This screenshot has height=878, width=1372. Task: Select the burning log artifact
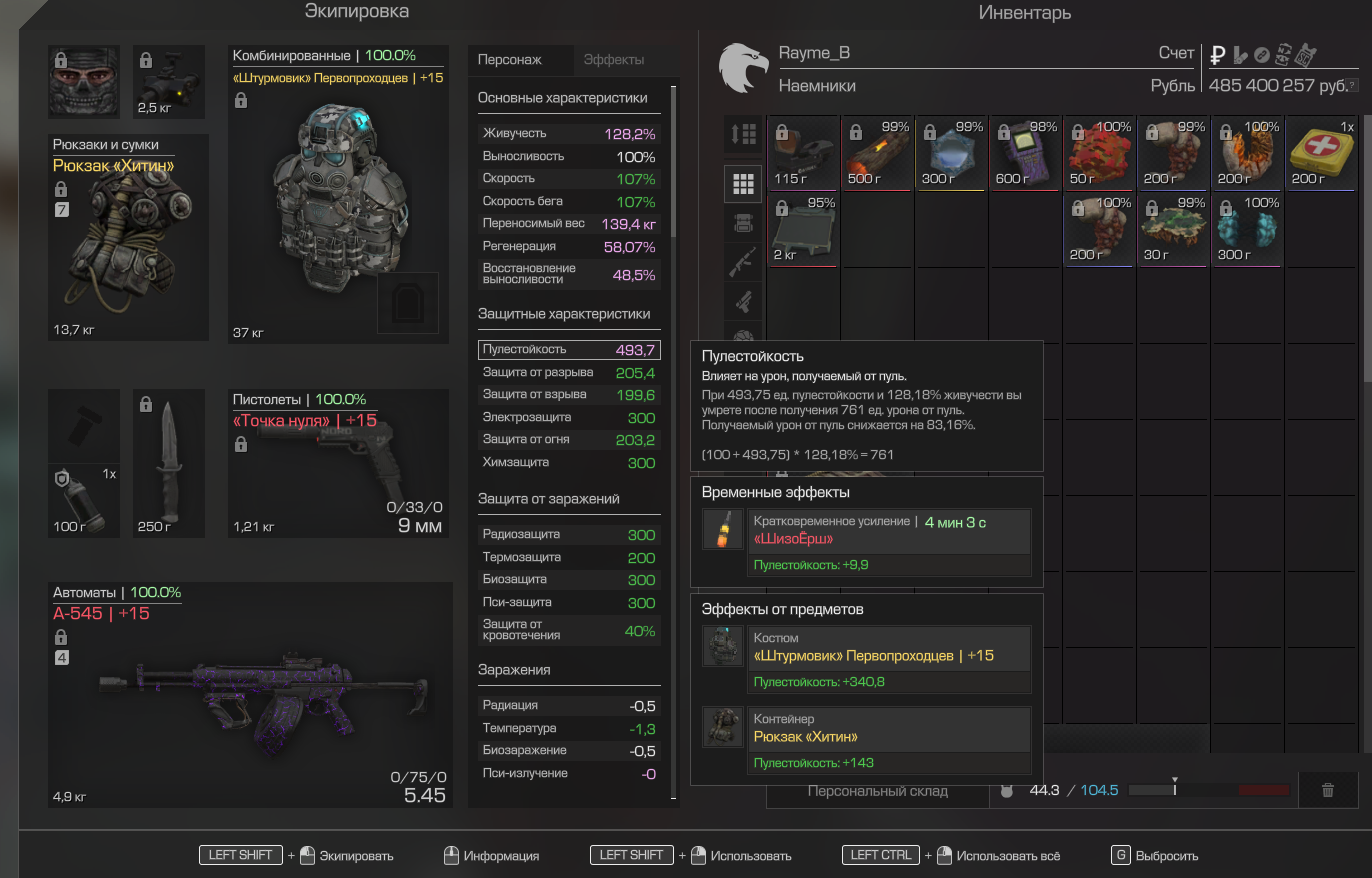click(x=877, y=152)
